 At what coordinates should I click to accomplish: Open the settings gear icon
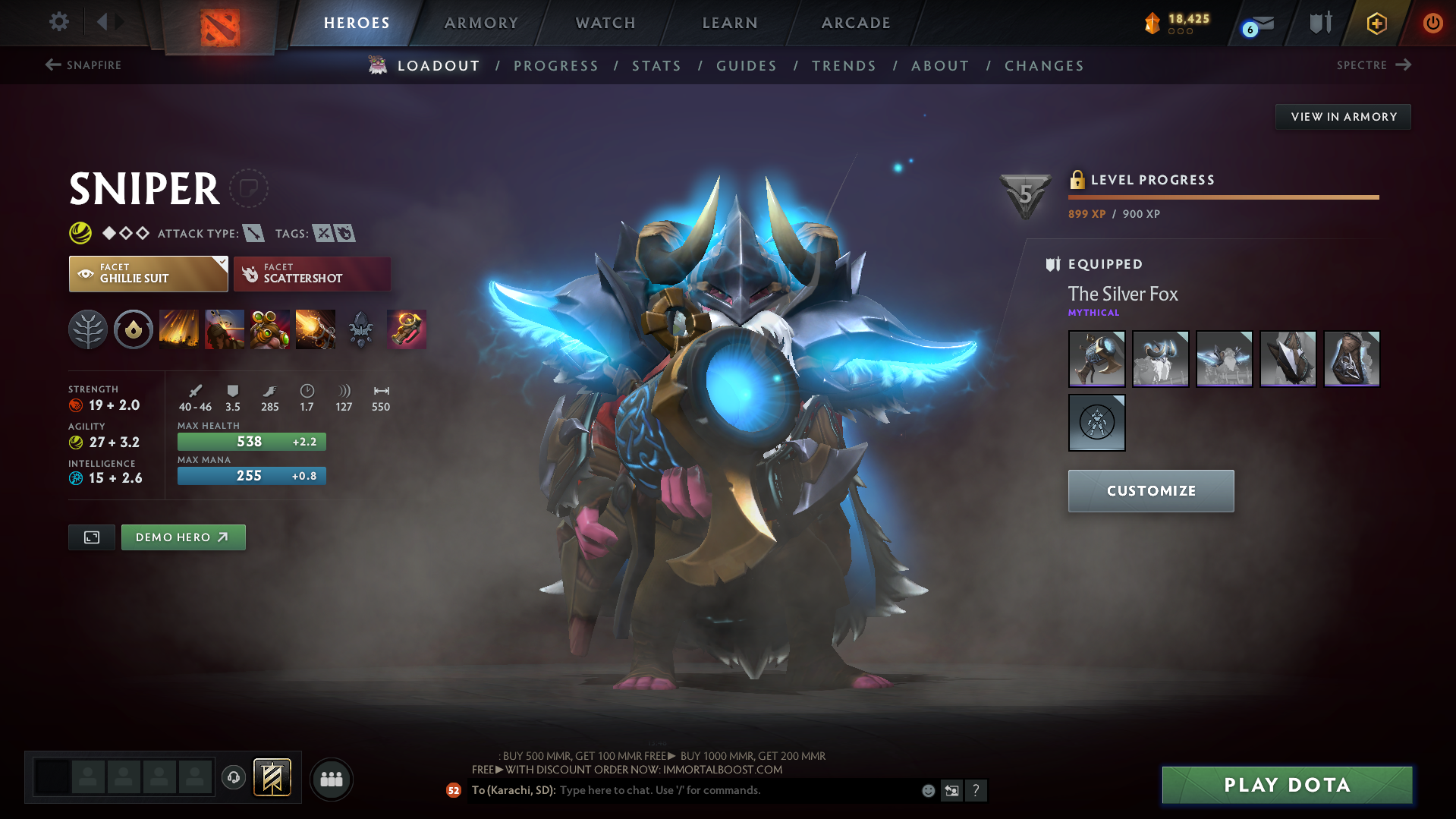(58, 22)
